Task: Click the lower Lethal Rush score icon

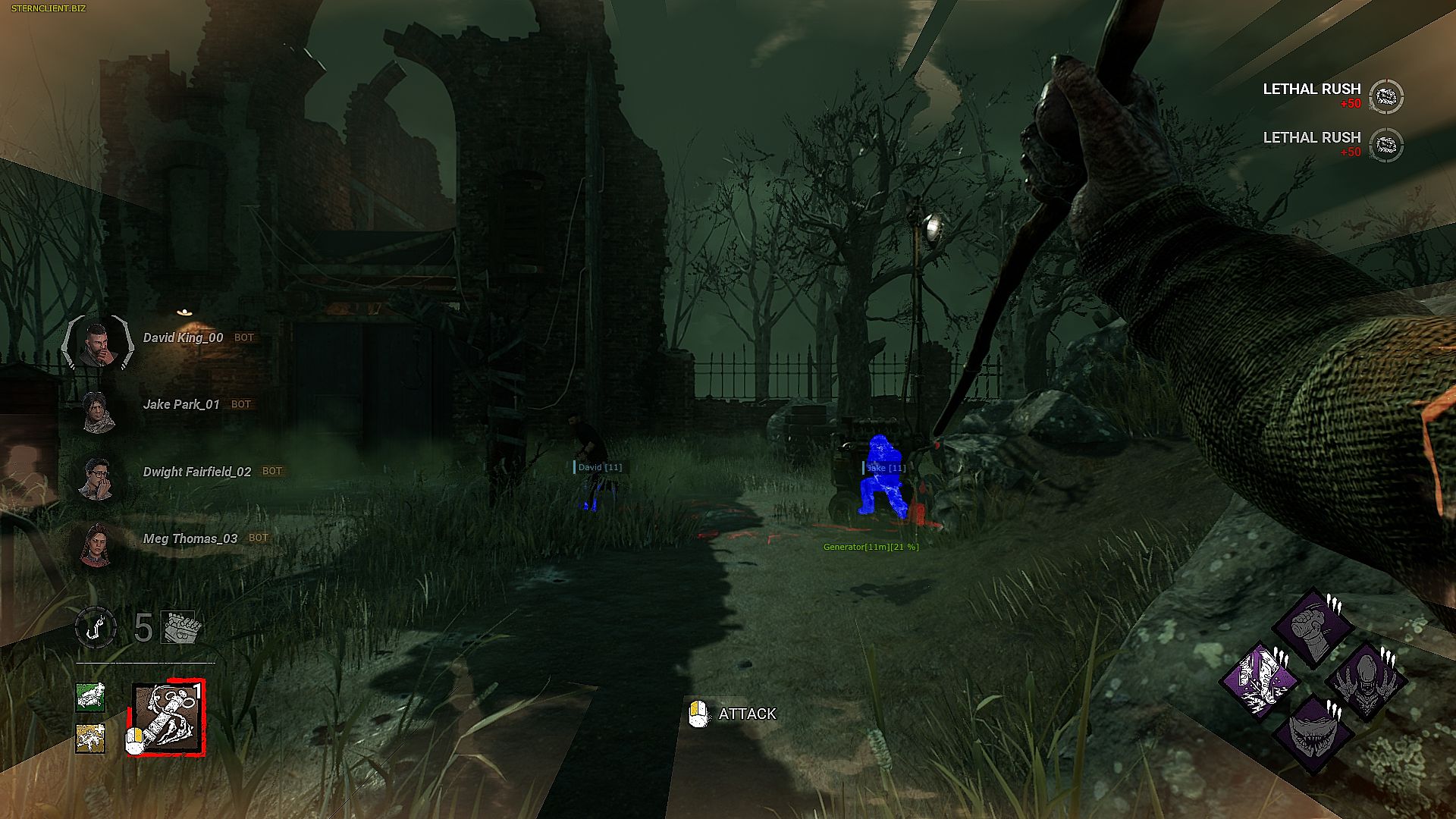Action: click(1387, 145)
